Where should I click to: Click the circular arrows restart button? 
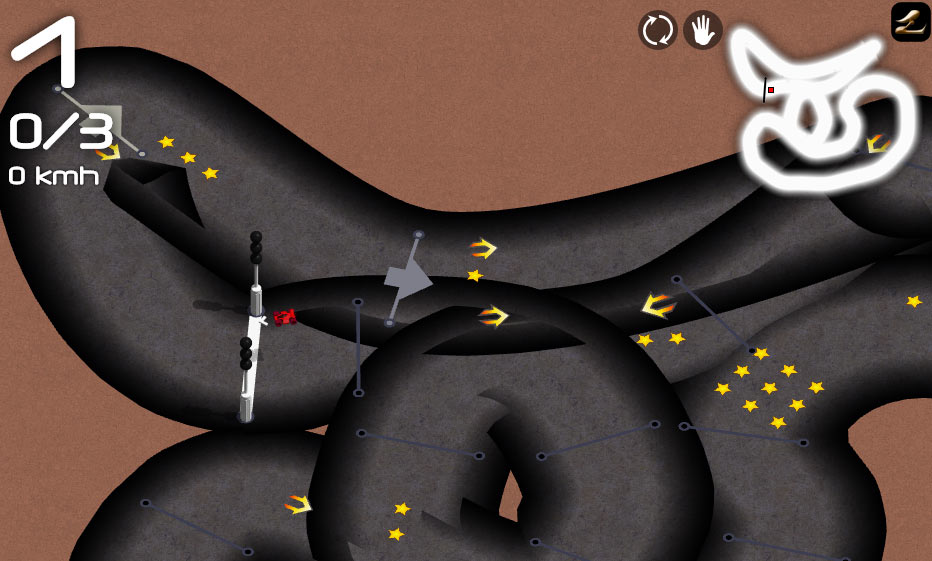click(x=657, y=30)
